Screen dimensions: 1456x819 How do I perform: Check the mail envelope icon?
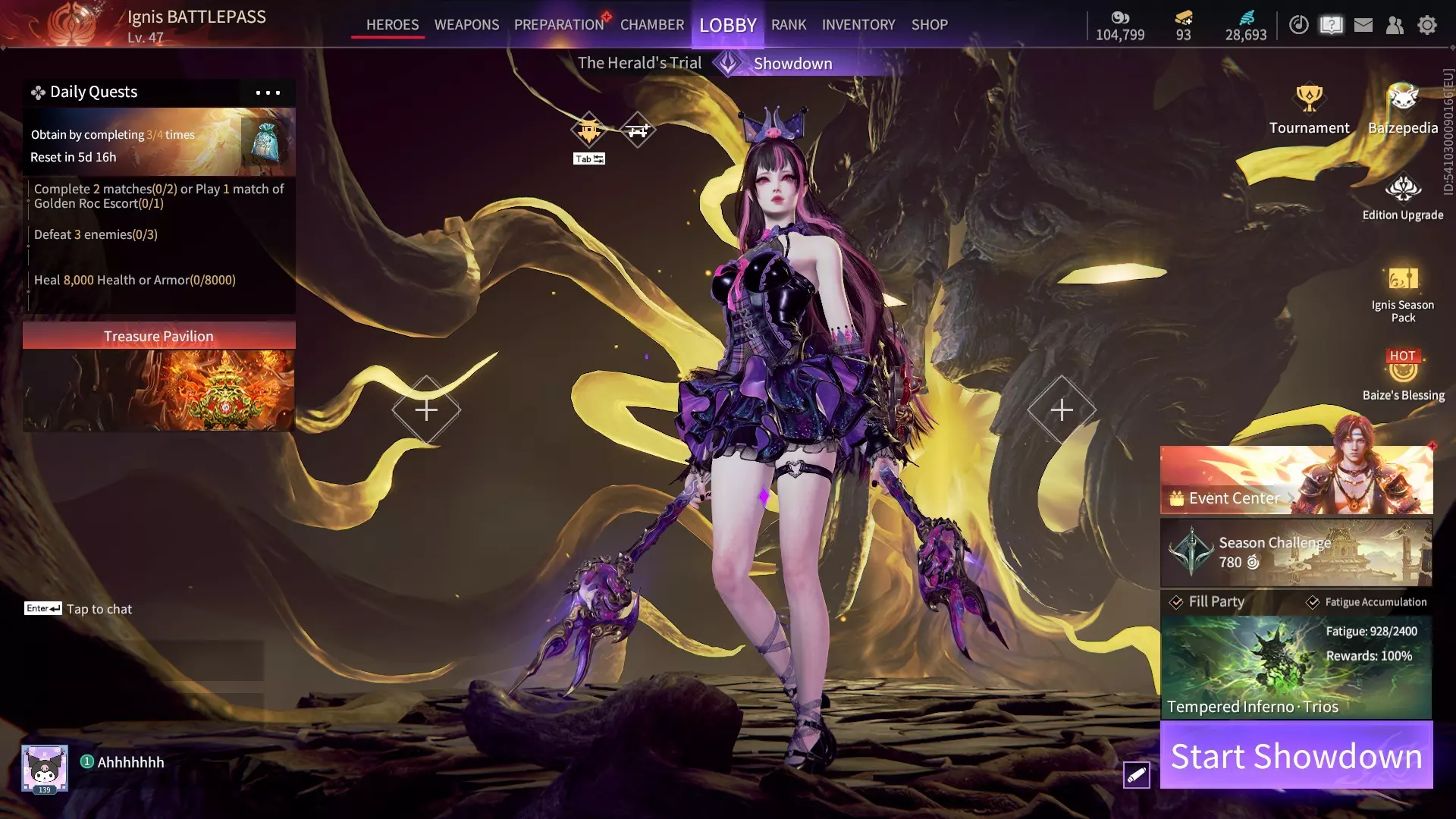(x=1363, y=25)
